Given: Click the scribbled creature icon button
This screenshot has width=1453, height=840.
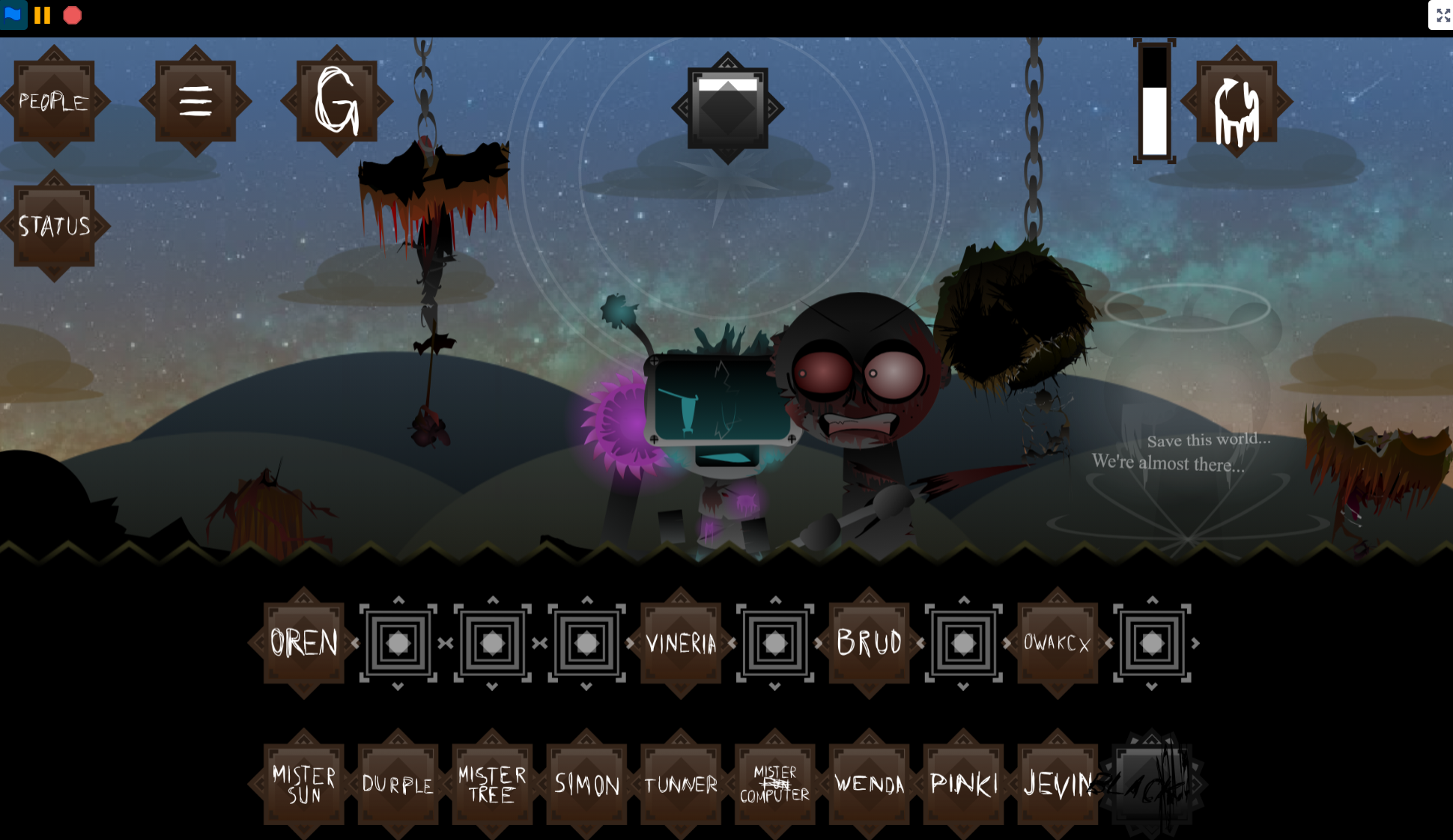Looking at the screenshot, I should (x=1237, y=101).
